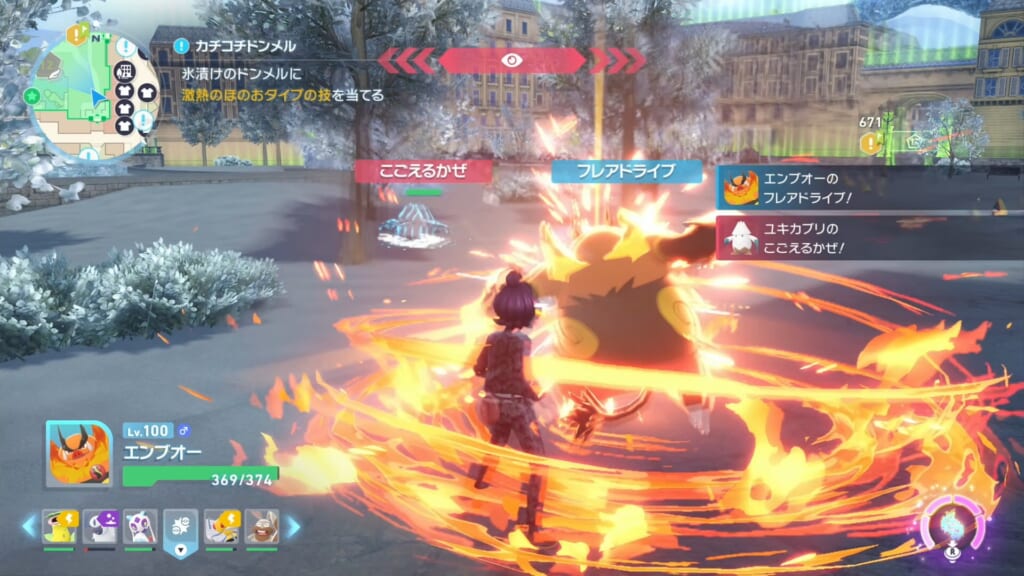Activate the Mega Evolution gauge icon

[x=951, y=523]
